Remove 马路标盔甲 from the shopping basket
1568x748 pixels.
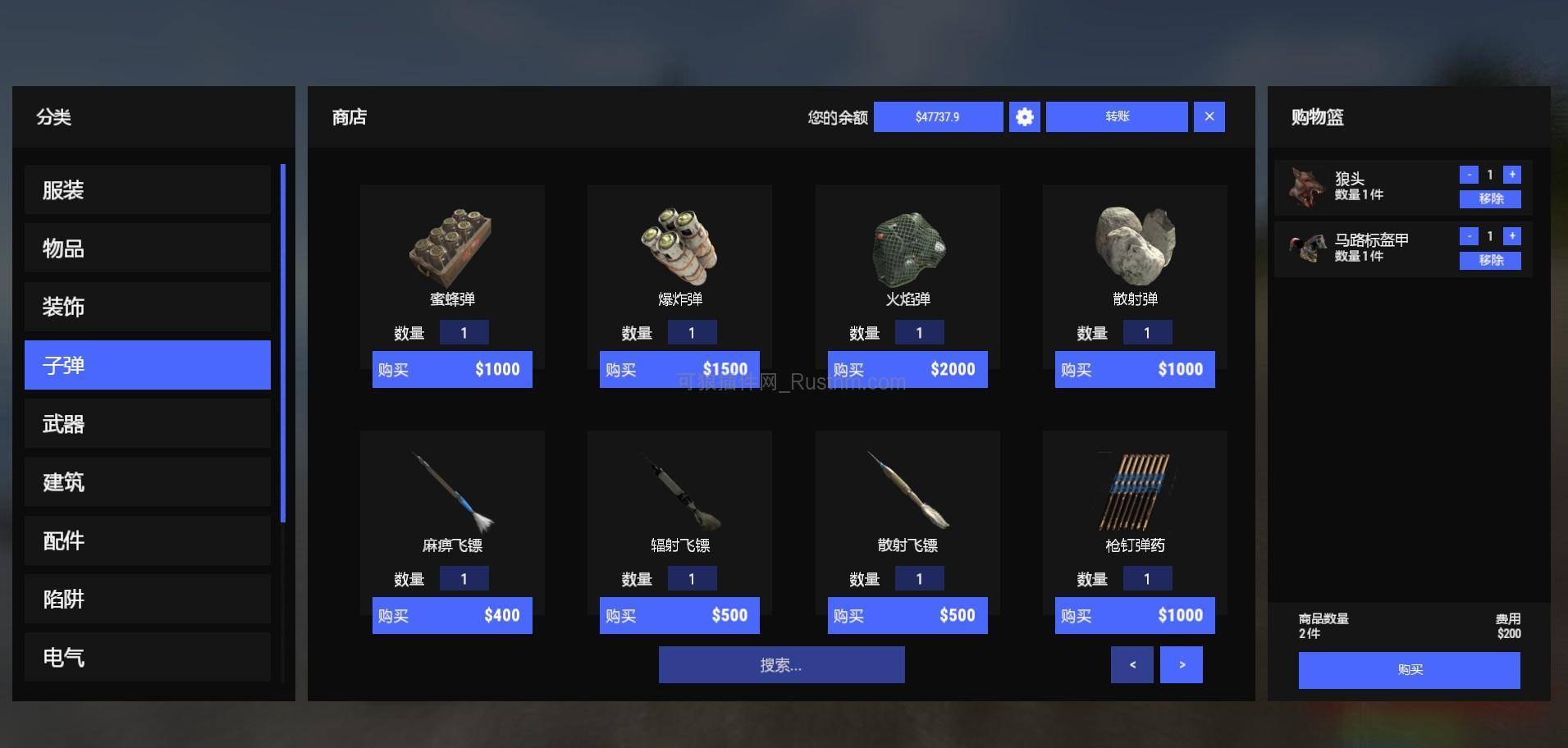[1489, 260]
